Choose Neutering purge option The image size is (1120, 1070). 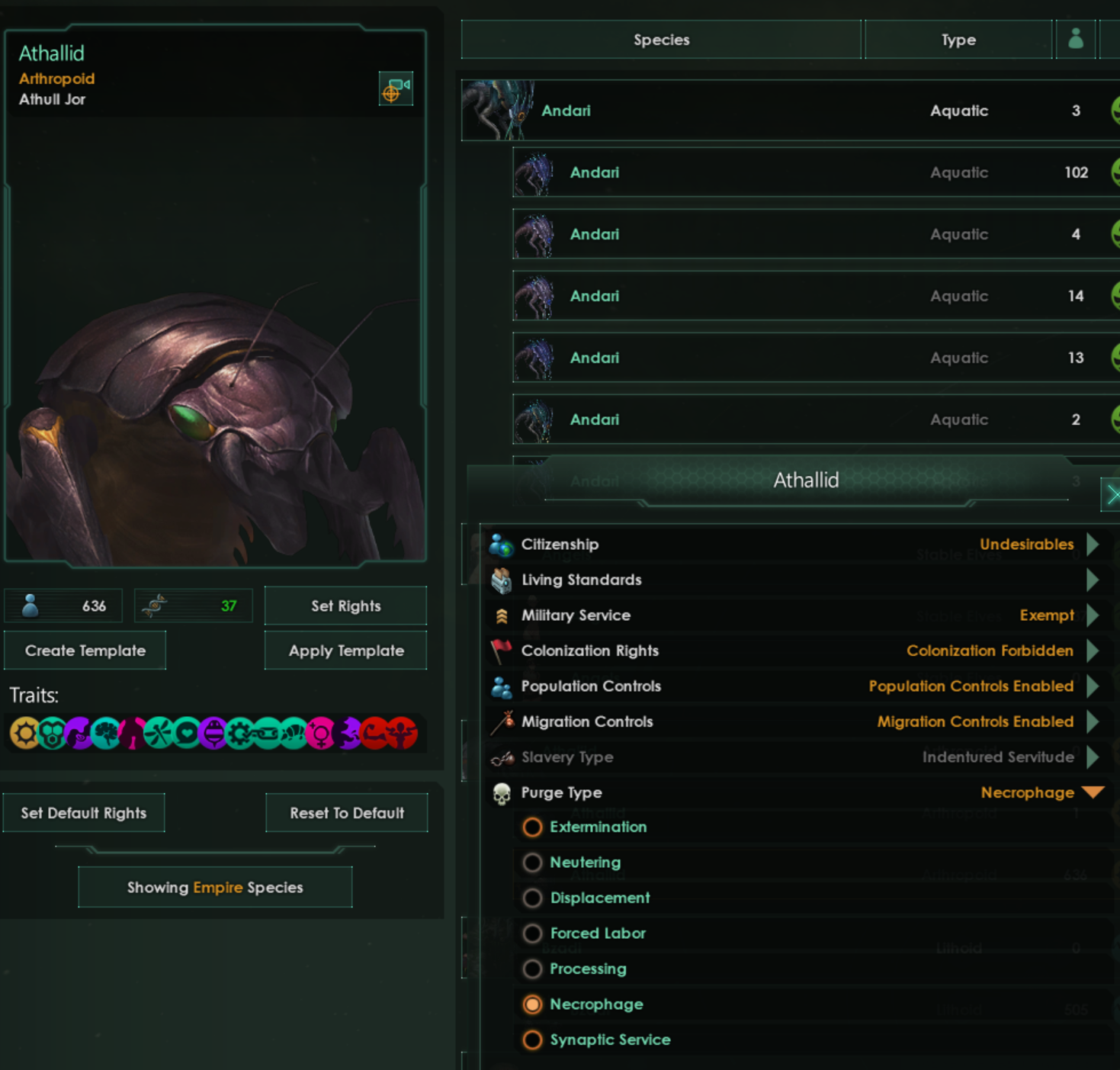(533, 863)
